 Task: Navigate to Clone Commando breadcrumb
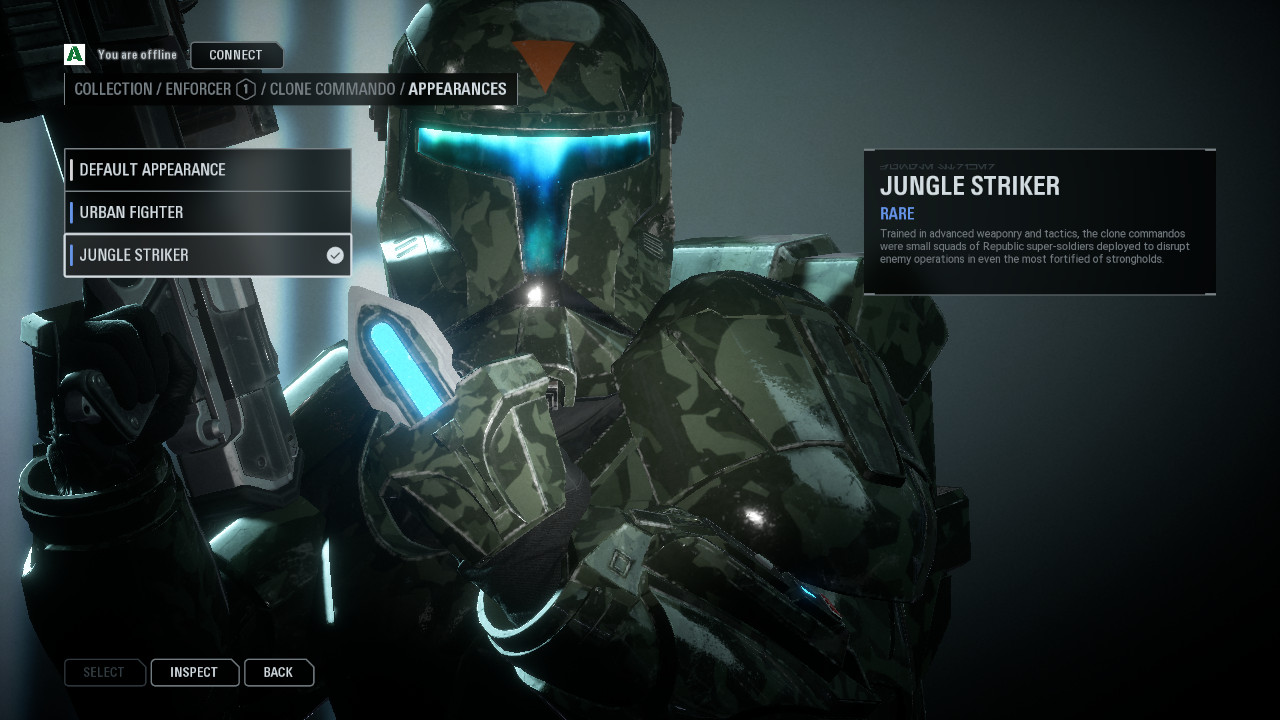click(x=332, y=89)
